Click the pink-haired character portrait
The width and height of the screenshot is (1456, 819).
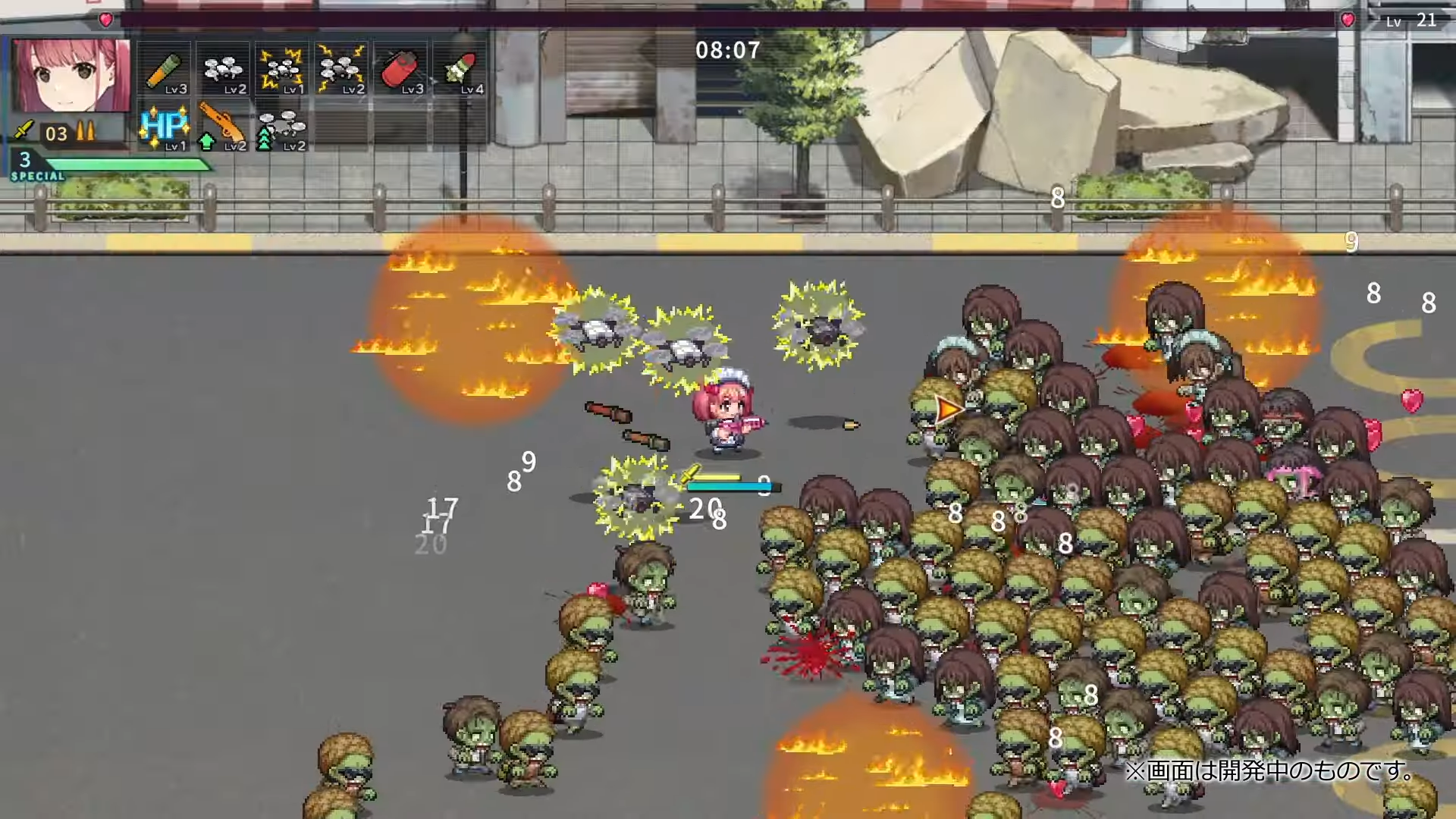71,76
